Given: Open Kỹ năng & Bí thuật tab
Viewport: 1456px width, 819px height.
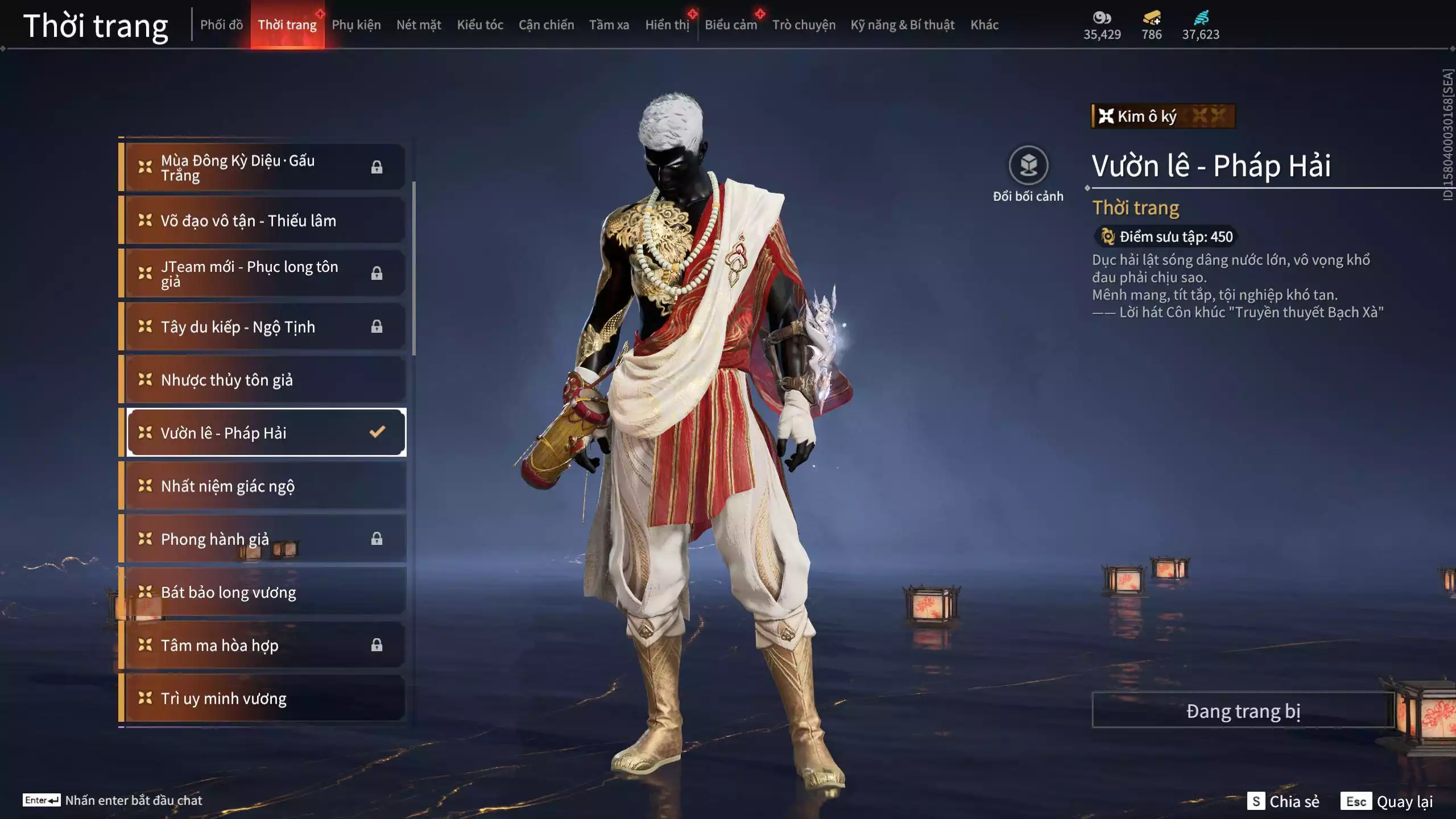Looking at the screenshot, I should coord(903,25).
